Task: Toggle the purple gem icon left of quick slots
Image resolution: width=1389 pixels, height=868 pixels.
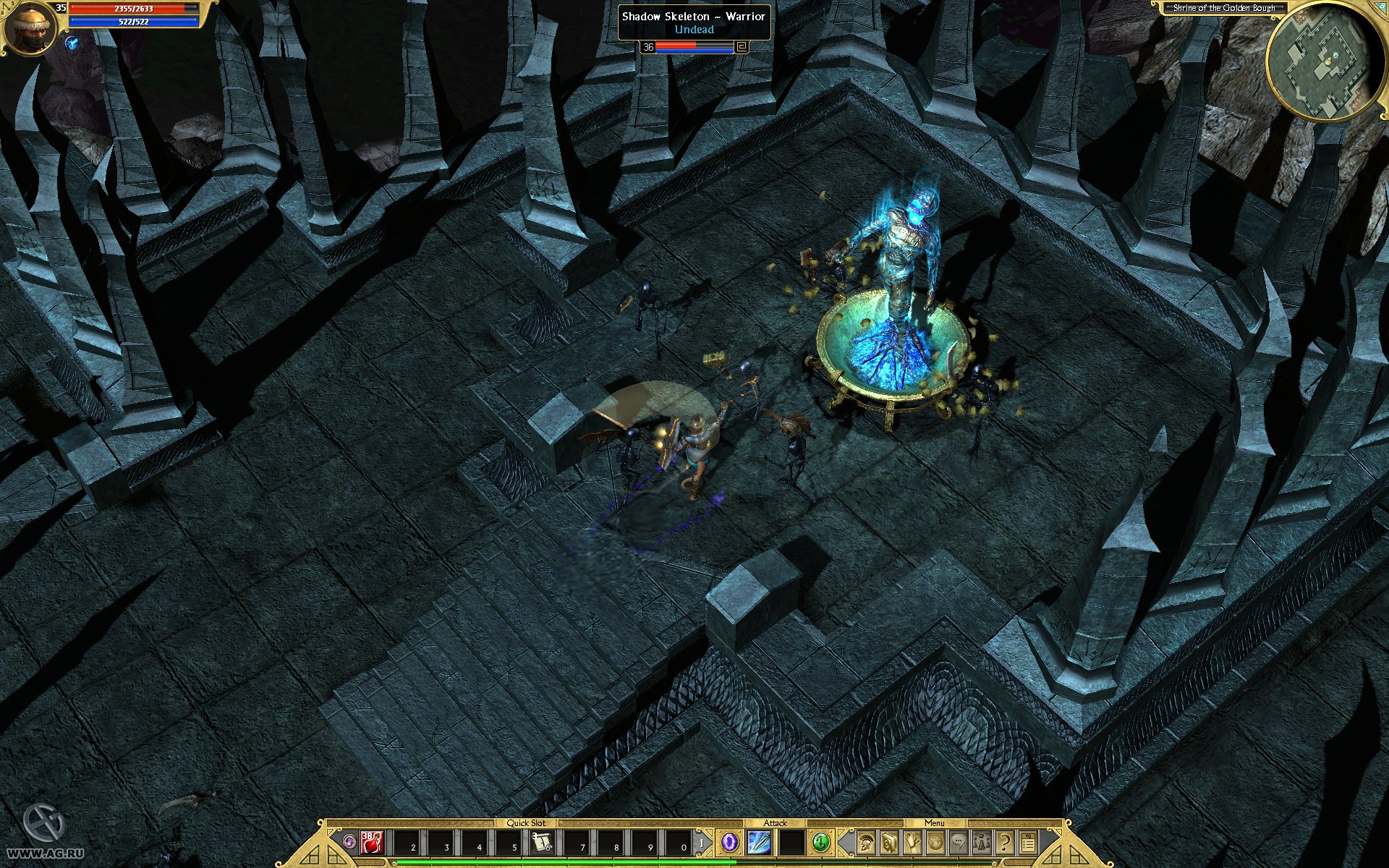Action: pyautogui.click(x=349, y=842)
